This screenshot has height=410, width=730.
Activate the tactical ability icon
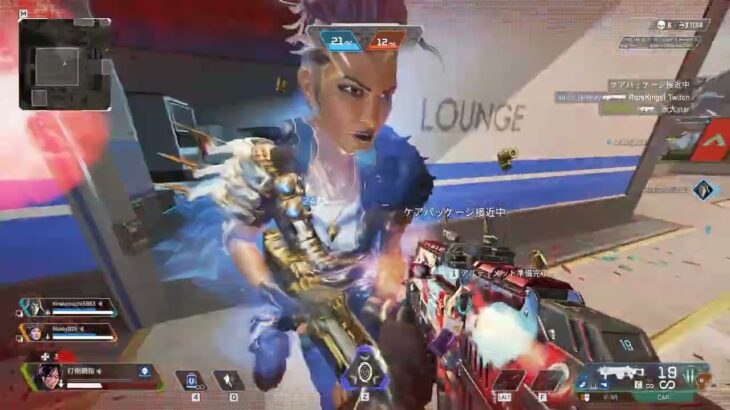click(x=229, y=381)
